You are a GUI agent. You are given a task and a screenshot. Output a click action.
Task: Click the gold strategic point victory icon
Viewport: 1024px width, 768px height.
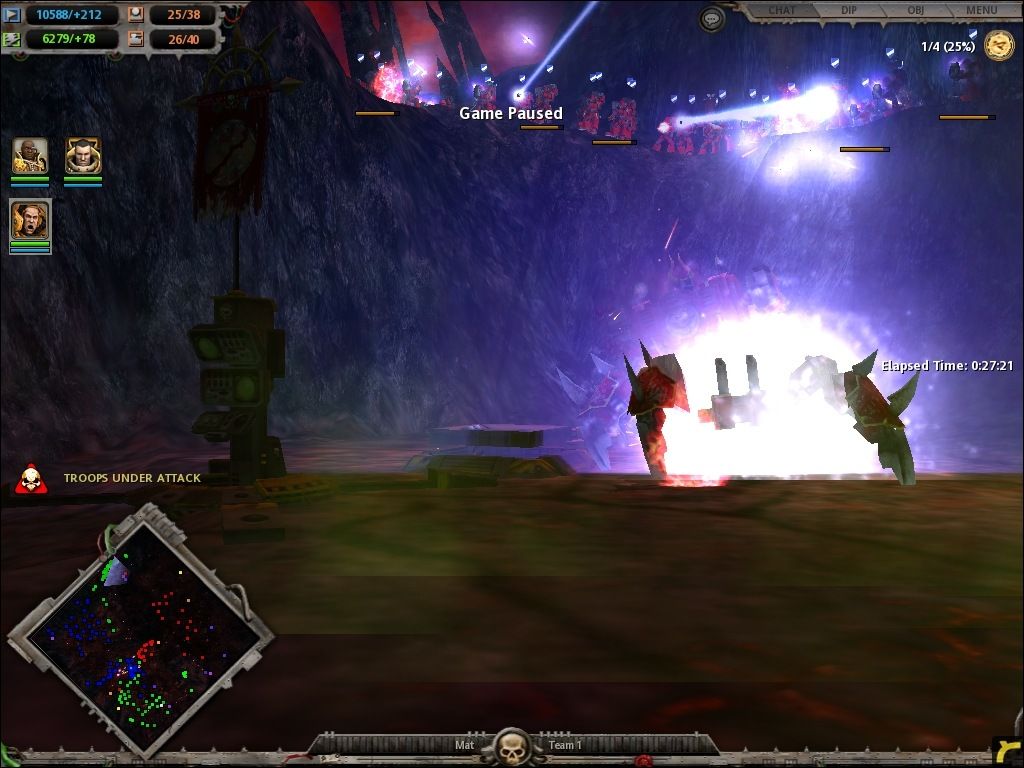click(999, 46)
